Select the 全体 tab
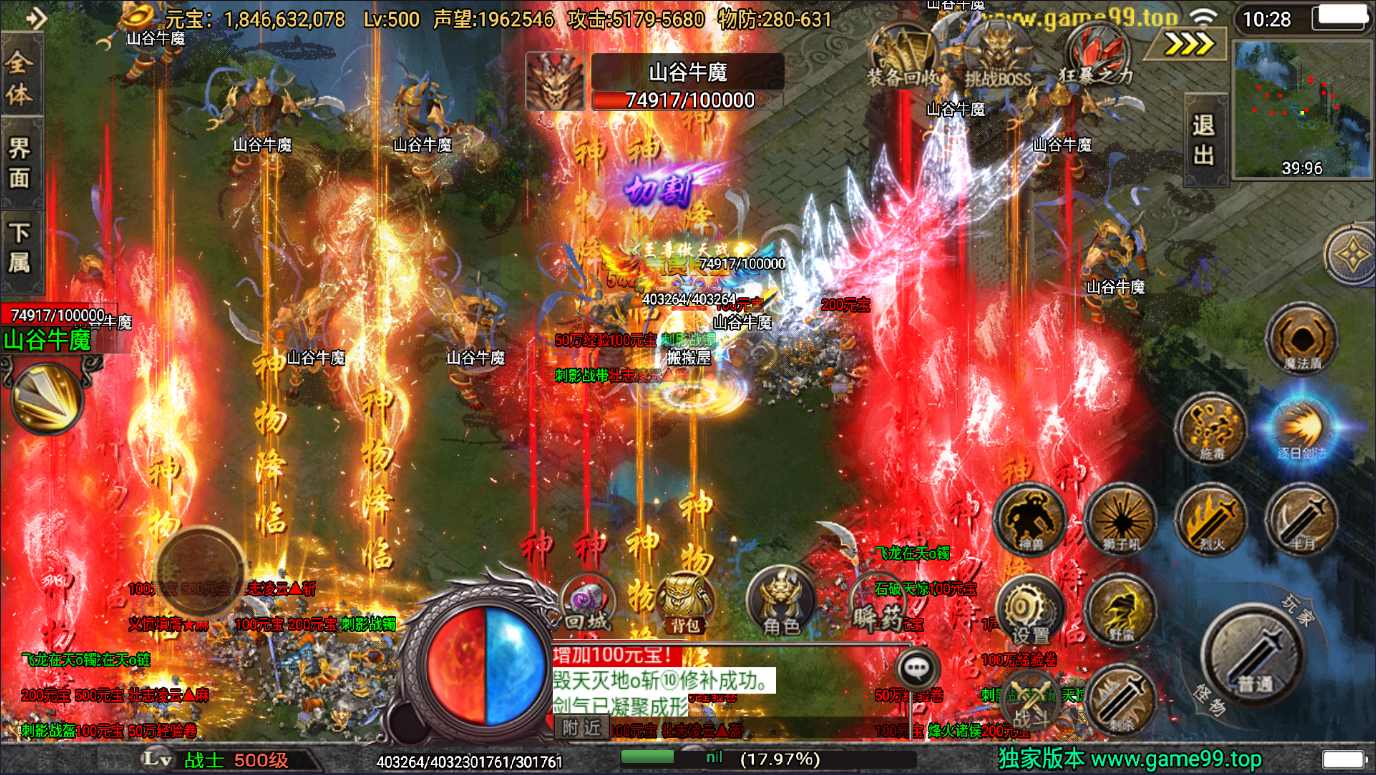Viewport: 1376px width, 775px height. point(20,78)
